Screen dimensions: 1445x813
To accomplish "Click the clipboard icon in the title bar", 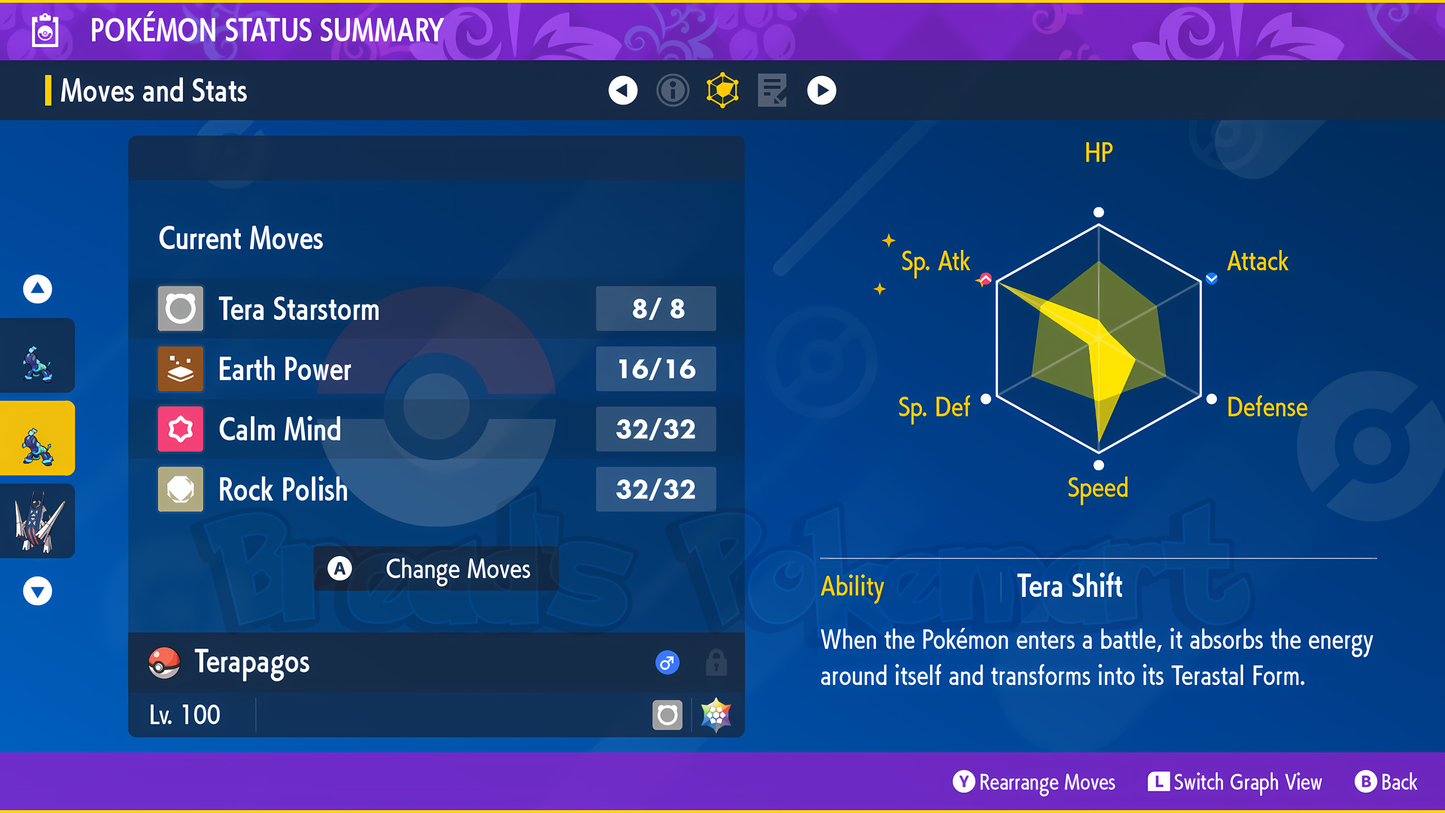I will click(44, 30).
